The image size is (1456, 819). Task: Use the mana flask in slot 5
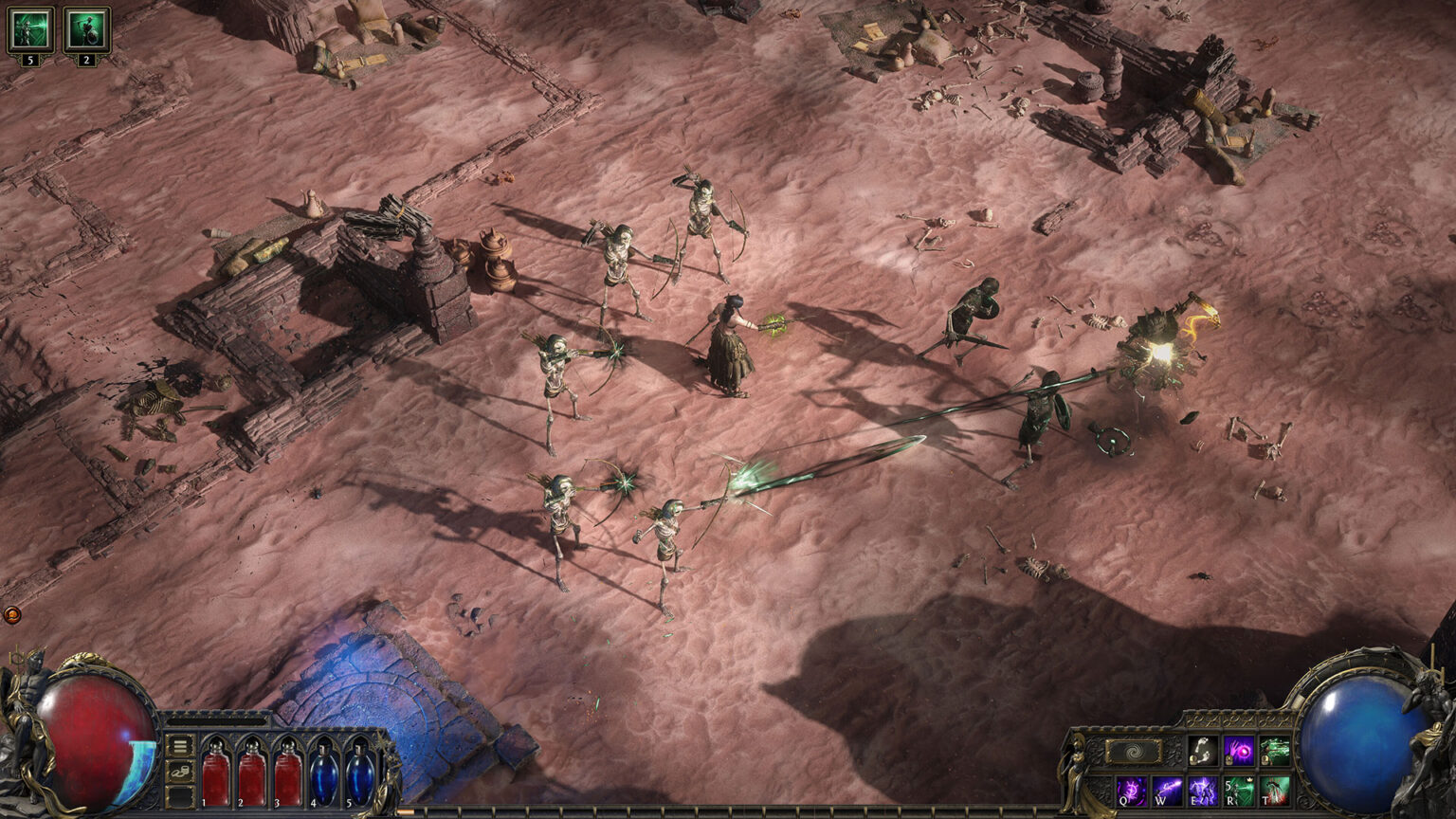pyautogui.click(x=360, y=774)
